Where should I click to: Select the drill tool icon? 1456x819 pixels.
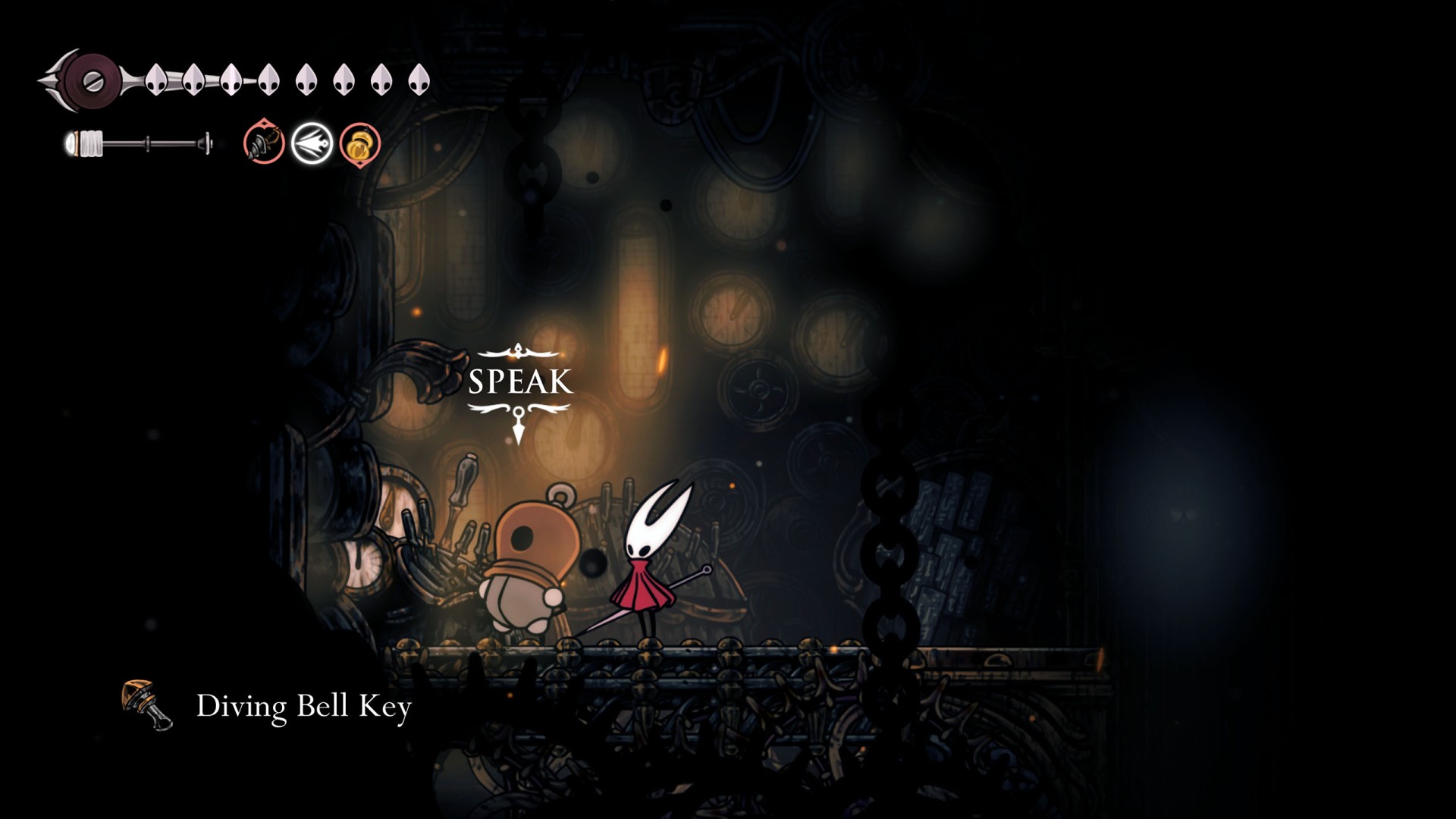(264, 142)
